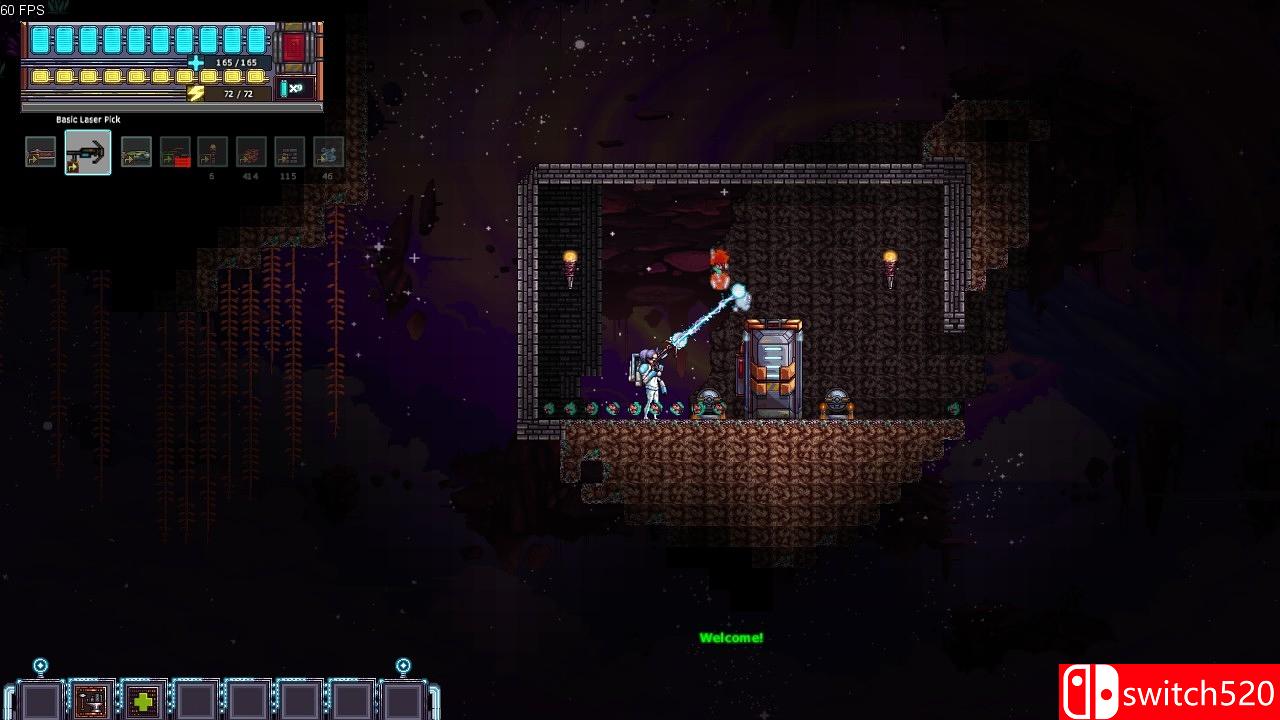Screen dimensions: 1280x720
Task: Pick the orange block stack of 414
Action: (x=251, y=152)
